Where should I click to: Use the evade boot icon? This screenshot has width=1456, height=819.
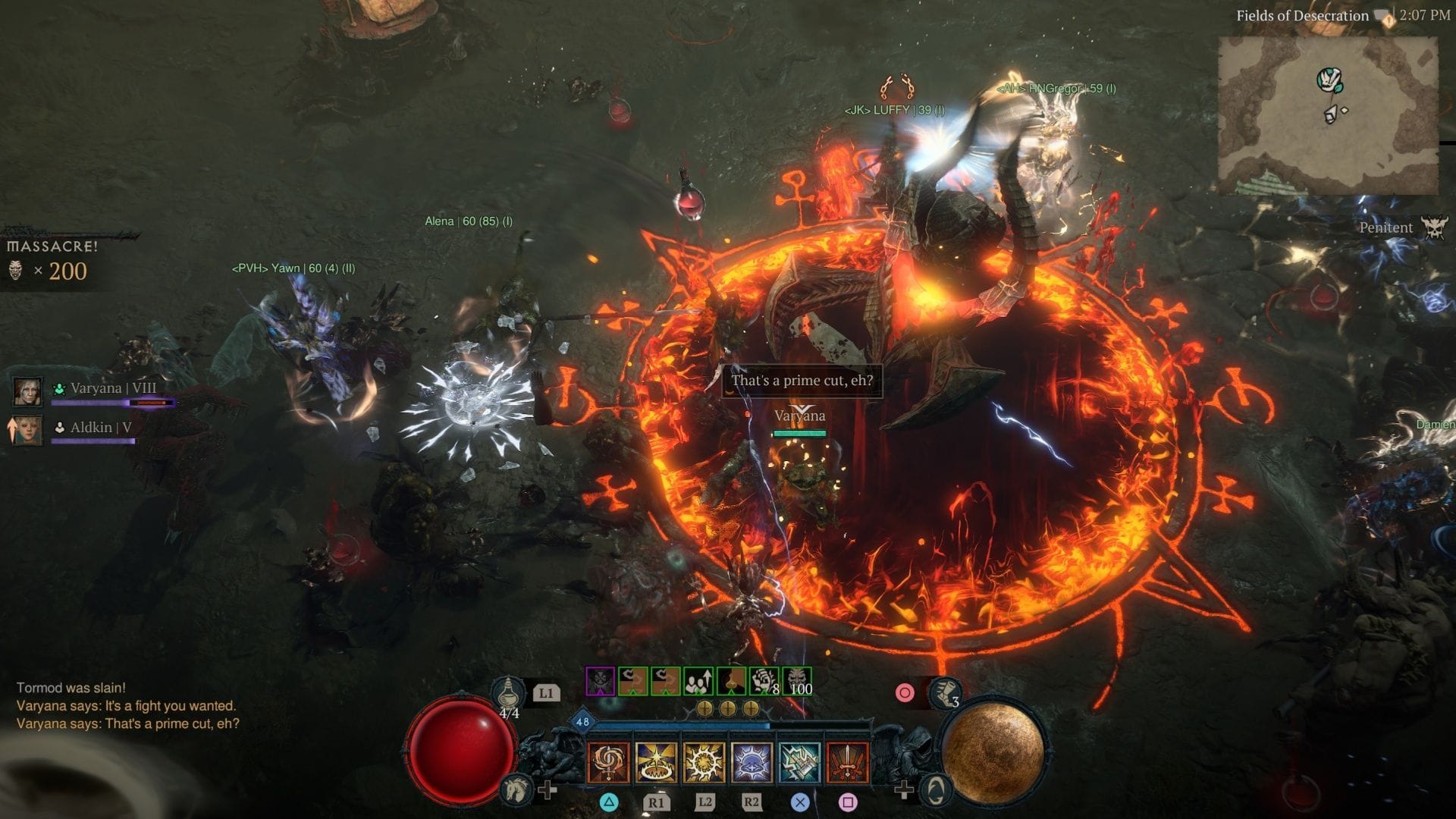pyautogui.click(x=944, y=693)
